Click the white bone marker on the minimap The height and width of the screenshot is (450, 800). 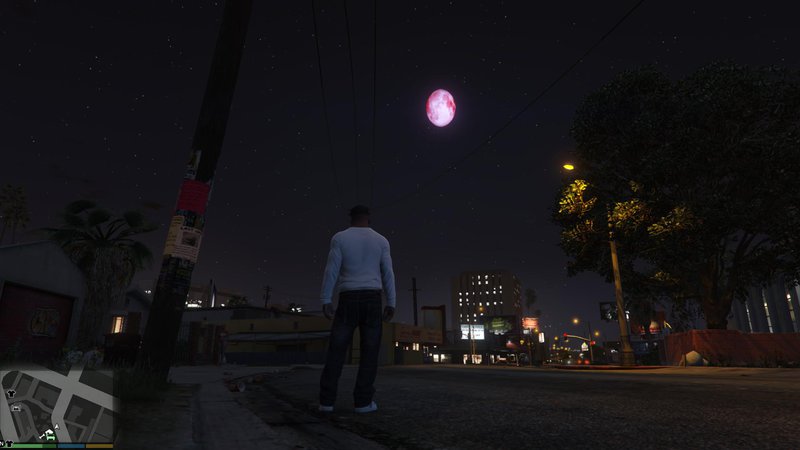42,436
